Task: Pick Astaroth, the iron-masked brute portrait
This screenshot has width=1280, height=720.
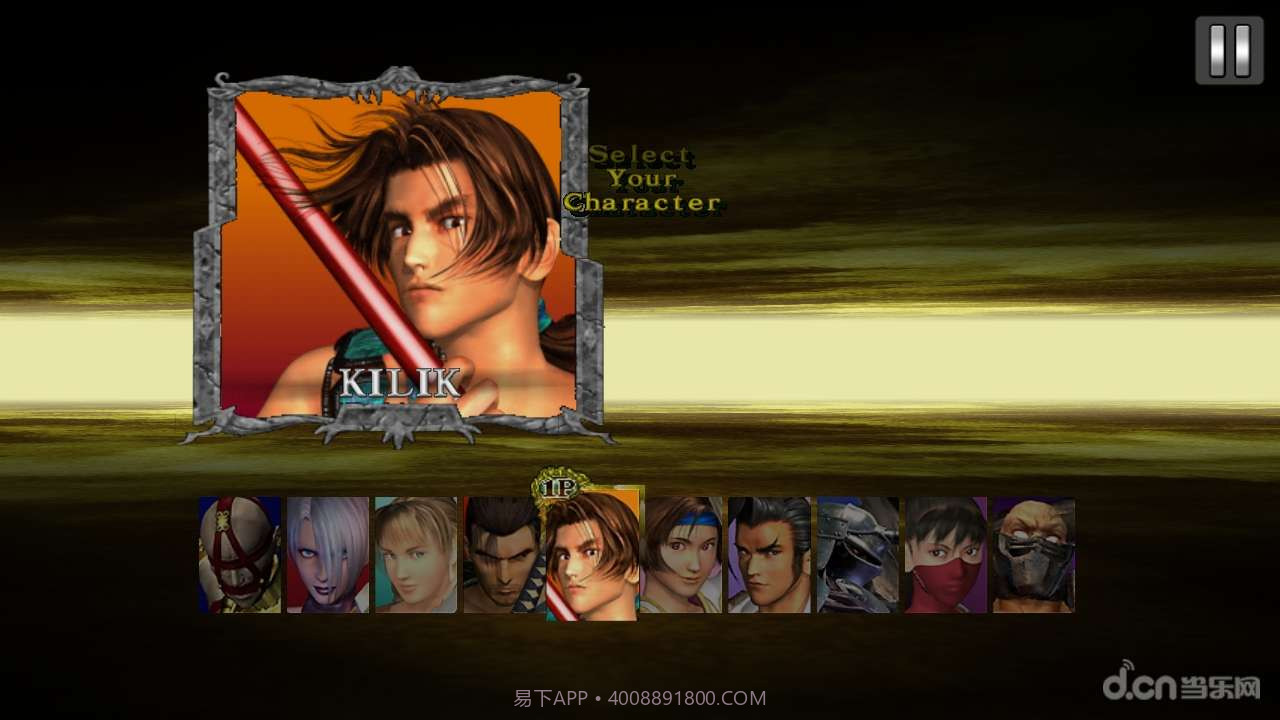Action: [x=1034, y=555]
